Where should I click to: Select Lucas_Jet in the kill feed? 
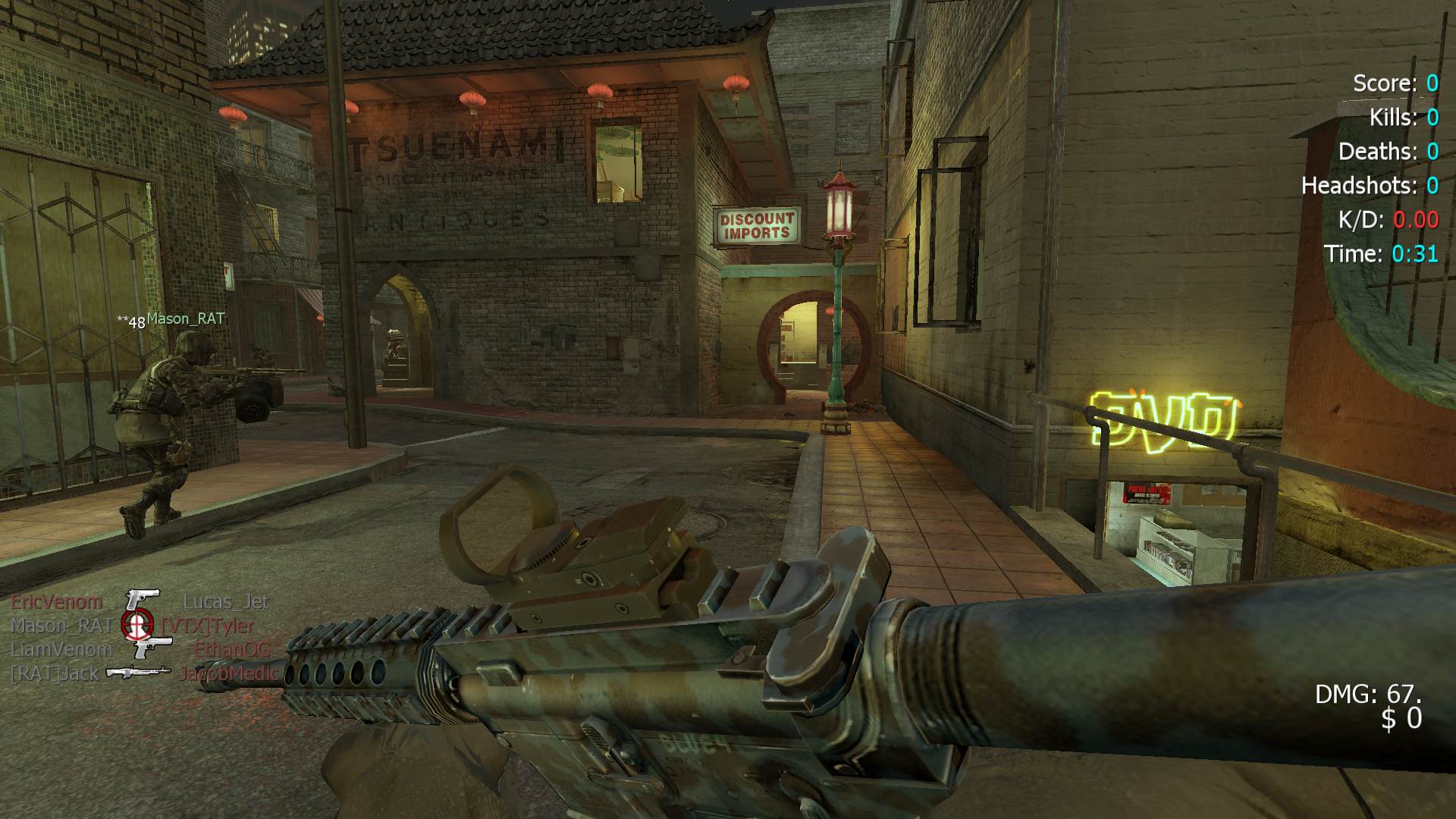tap(226, 602)
